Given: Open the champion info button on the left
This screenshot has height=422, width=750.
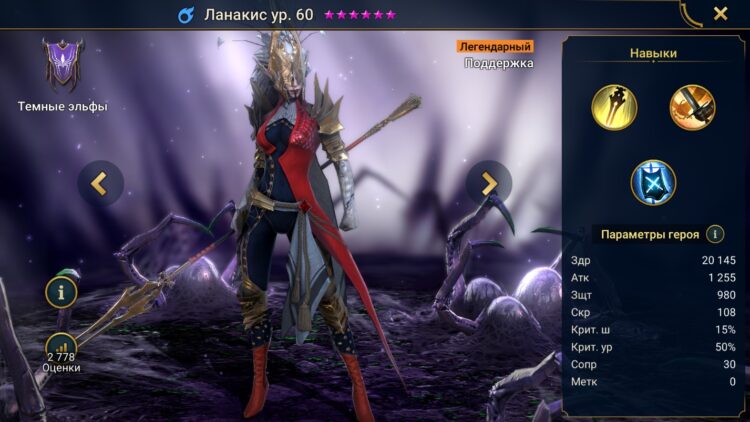Looking at the screenshot, I should click(61, 293).
